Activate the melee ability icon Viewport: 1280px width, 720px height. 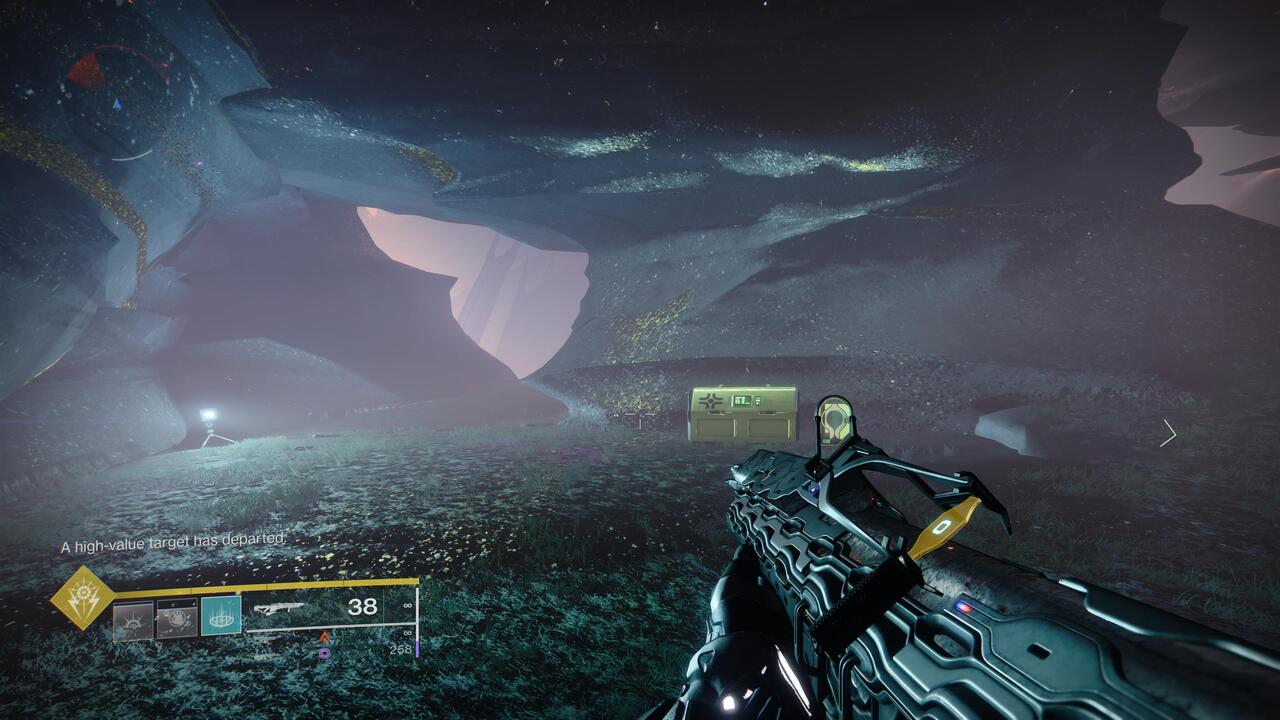coord(177,619)
